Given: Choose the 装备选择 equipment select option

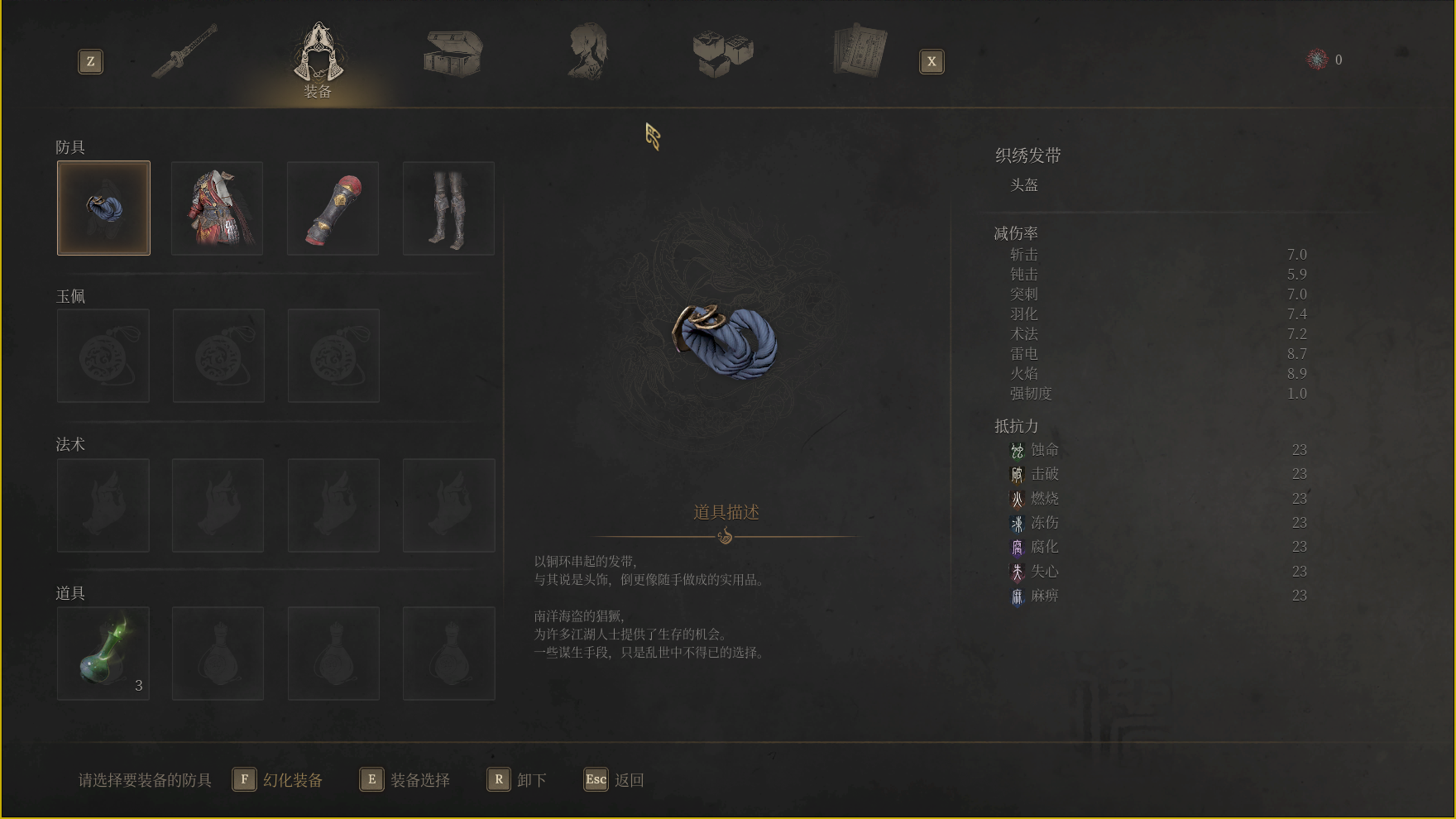Looking at the screenshot, I should tap(406, 780).
